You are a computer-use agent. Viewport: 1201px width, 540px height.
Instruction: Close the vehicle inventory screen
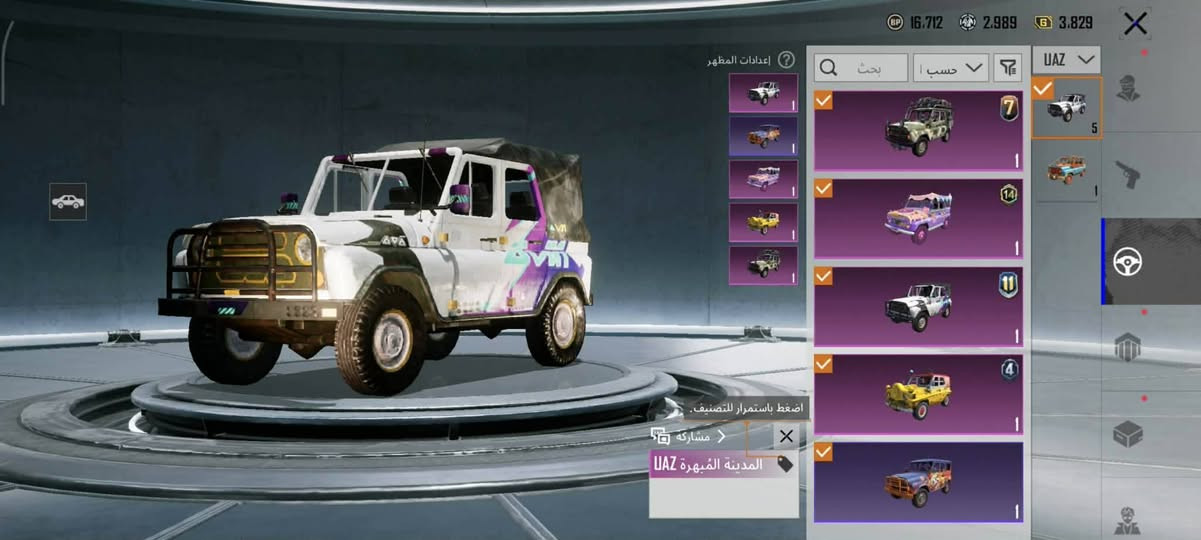pyautogui.click(x=1135, y=24)
